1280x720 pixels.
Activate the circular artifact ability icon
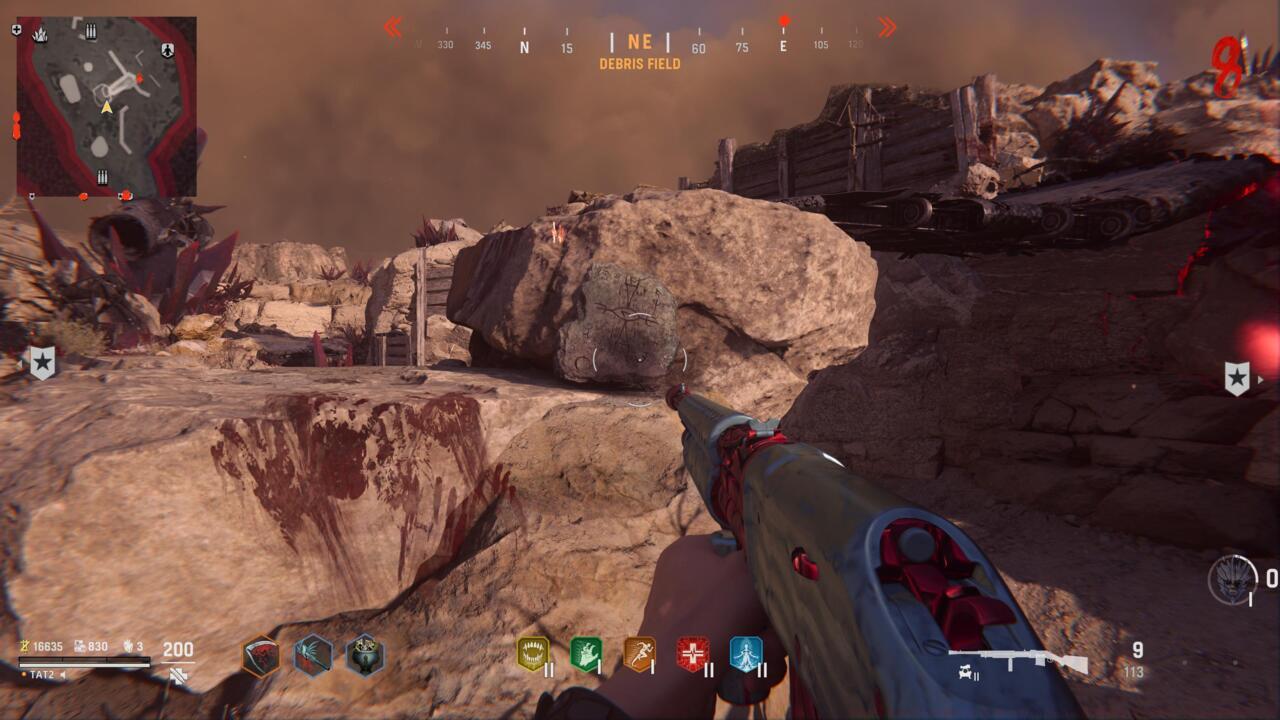(x=1232, y=579)
